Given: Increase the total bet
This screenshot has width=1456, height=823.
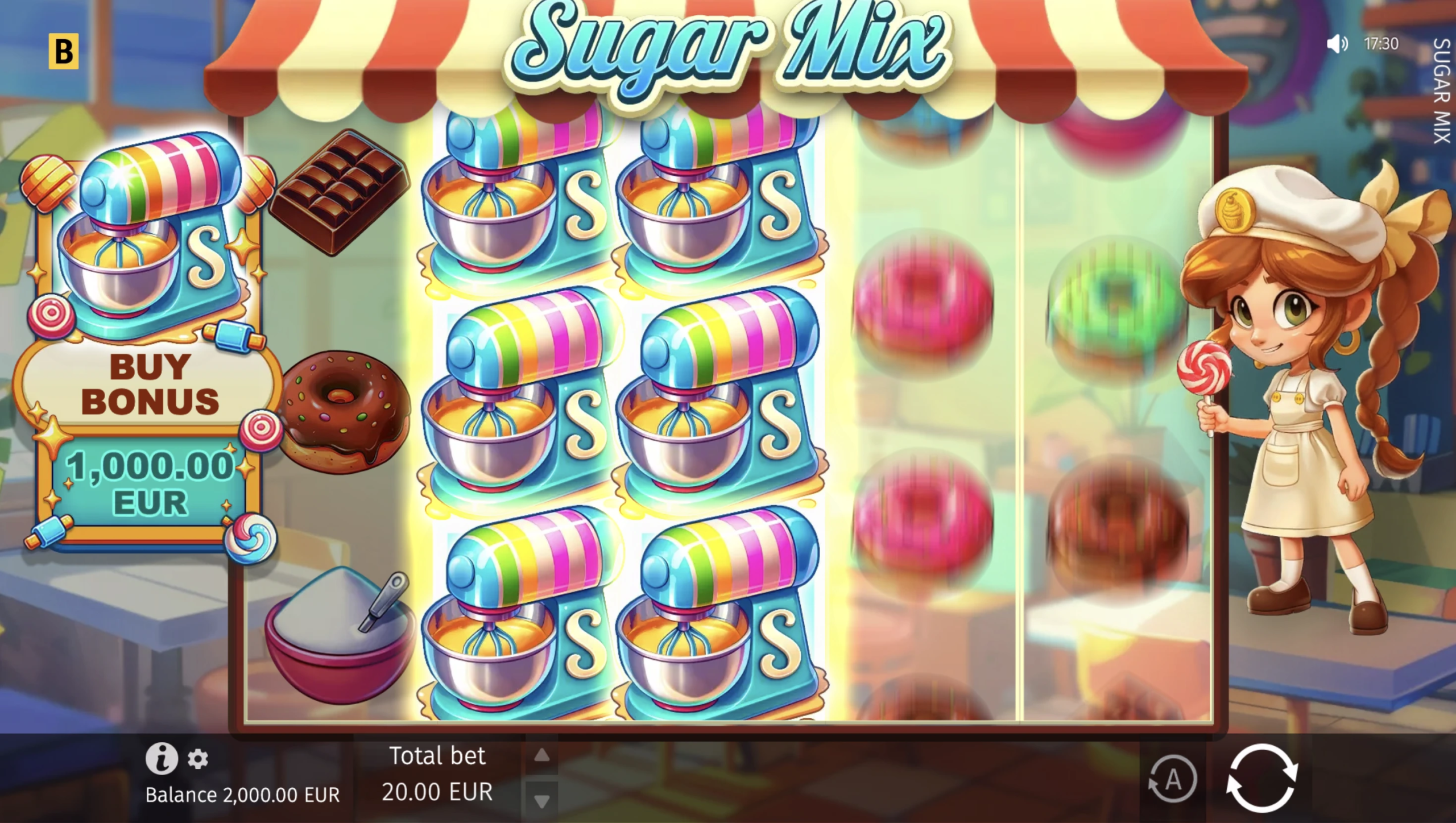Looking at the screenshot, I should coord(542,755).
